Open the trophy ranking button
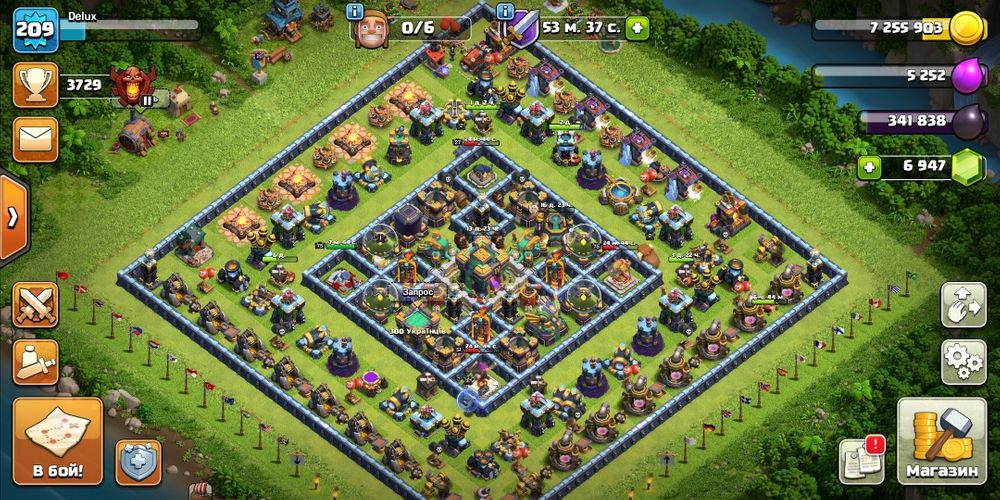The width and height of the screenshot is (1000, 500). (x=35, y=86)
